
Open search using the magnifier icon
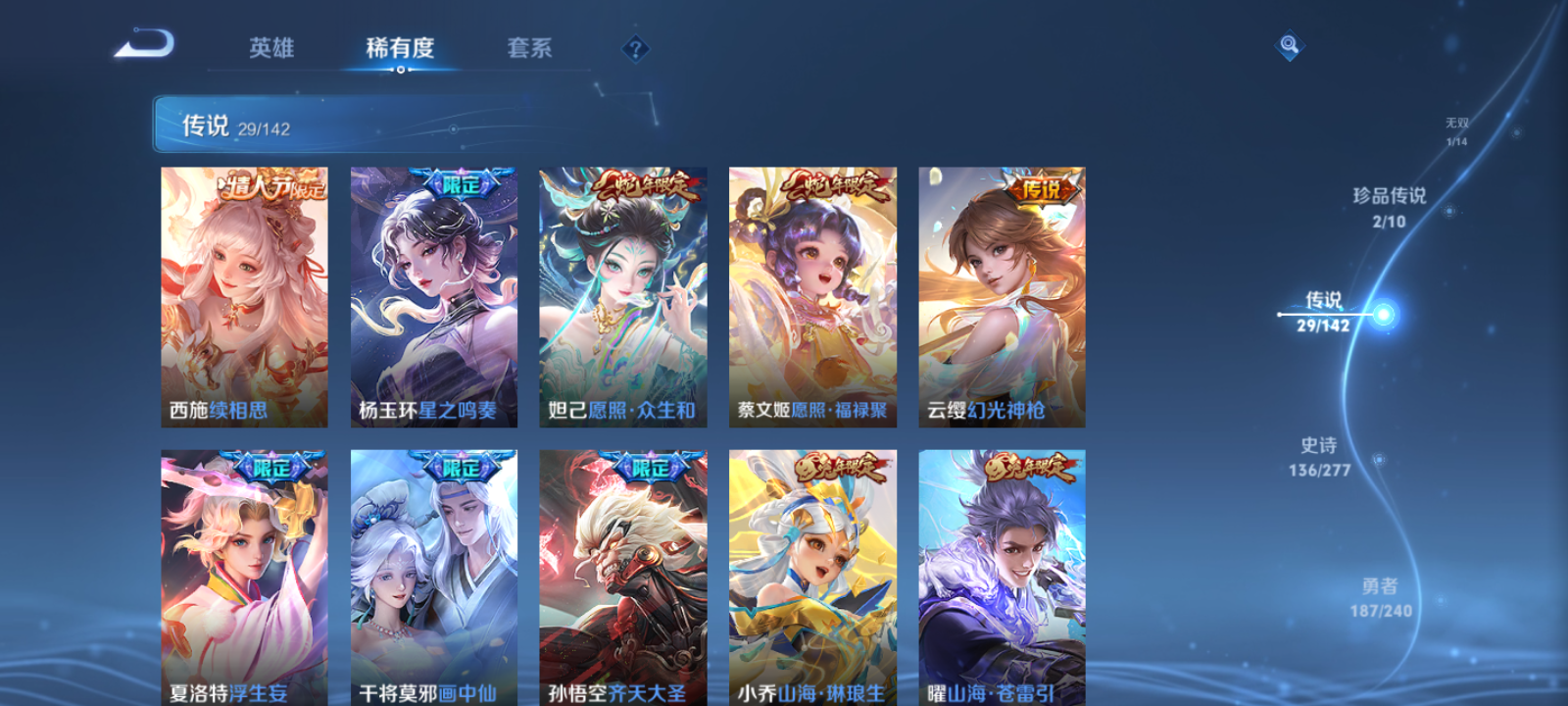(1290, 43)
